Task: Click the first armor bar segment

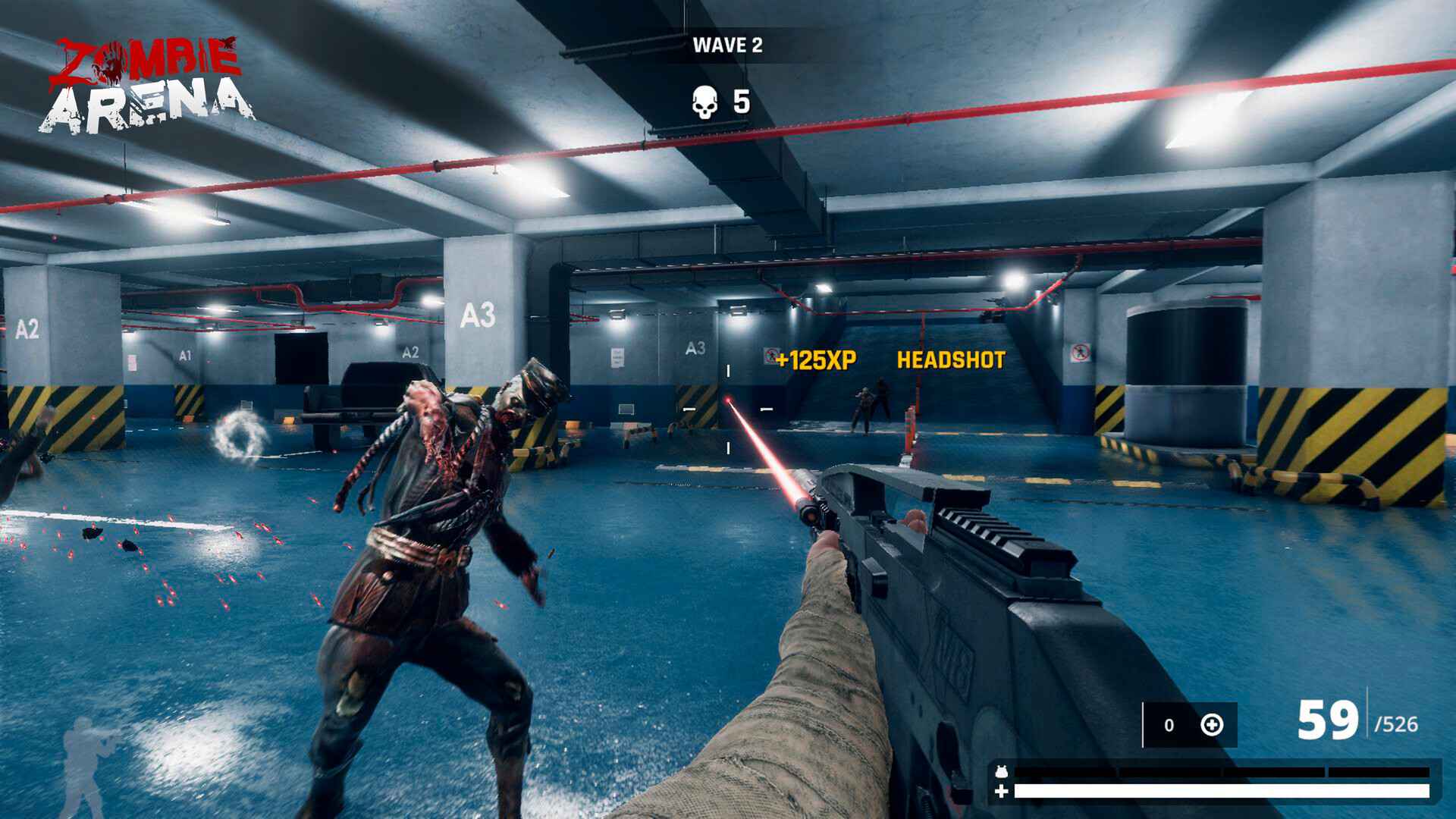Action: click(1065, 770)
